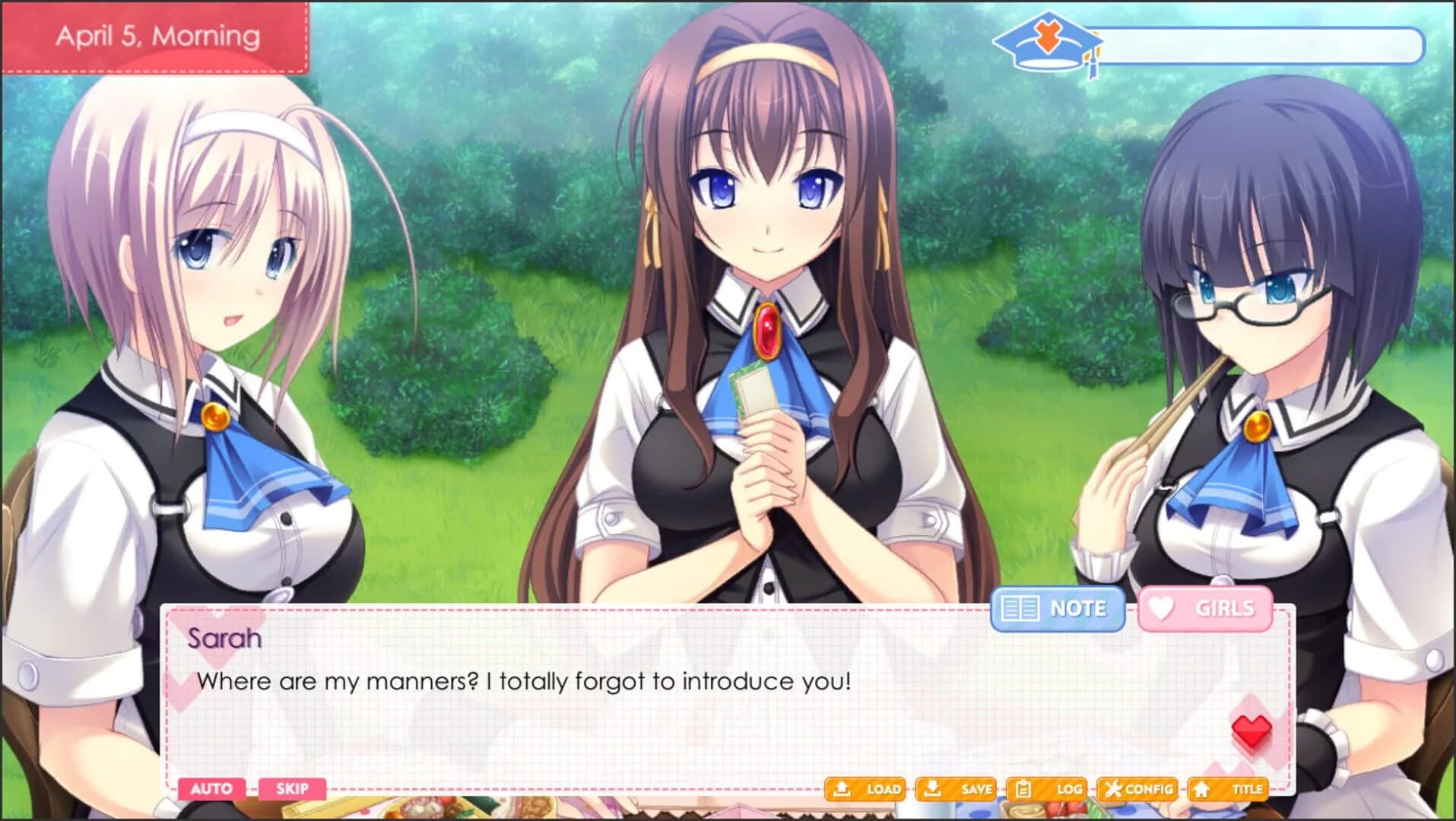Click the download icon on the SAVE button
Screen dimensions: 1456x821
coord(932,789)
